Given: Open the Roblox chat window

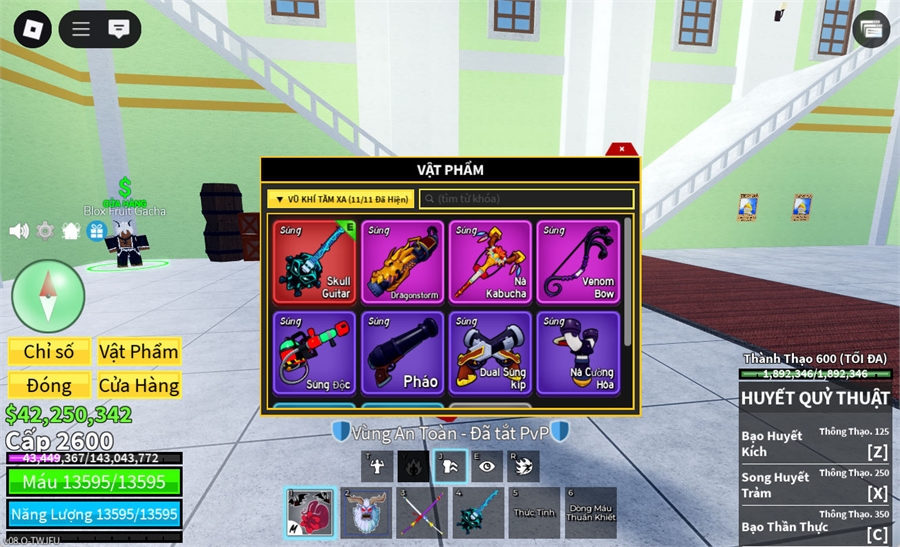Looking at the screenshot, I should 119,28.
